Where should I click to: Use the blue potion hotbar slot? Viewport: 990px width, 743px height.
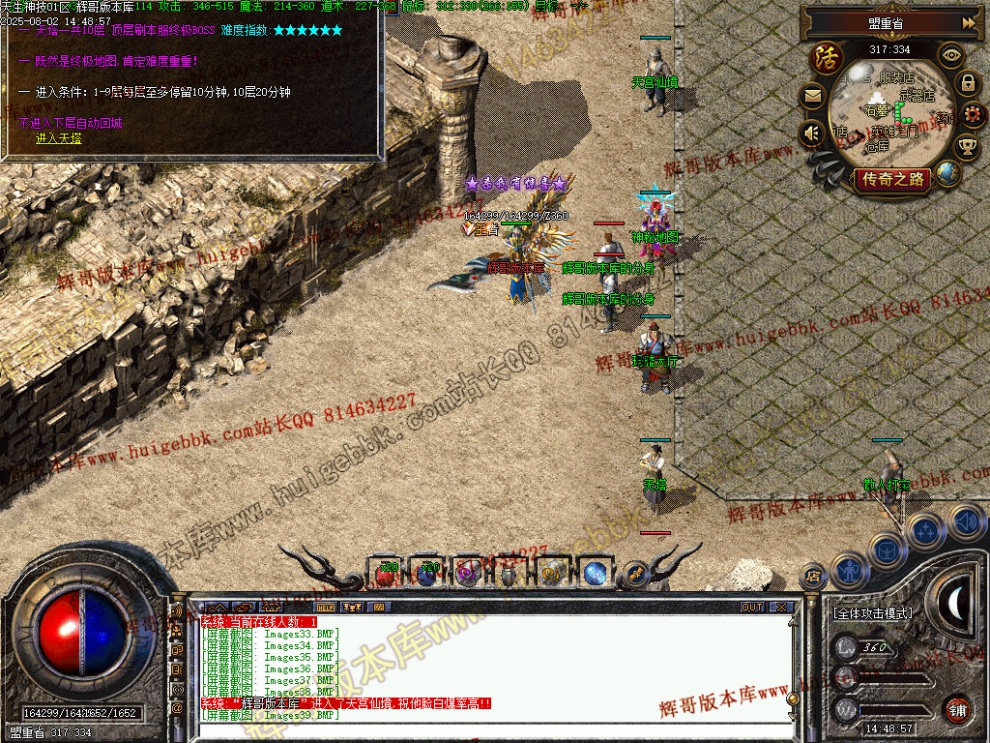point(427,573)
